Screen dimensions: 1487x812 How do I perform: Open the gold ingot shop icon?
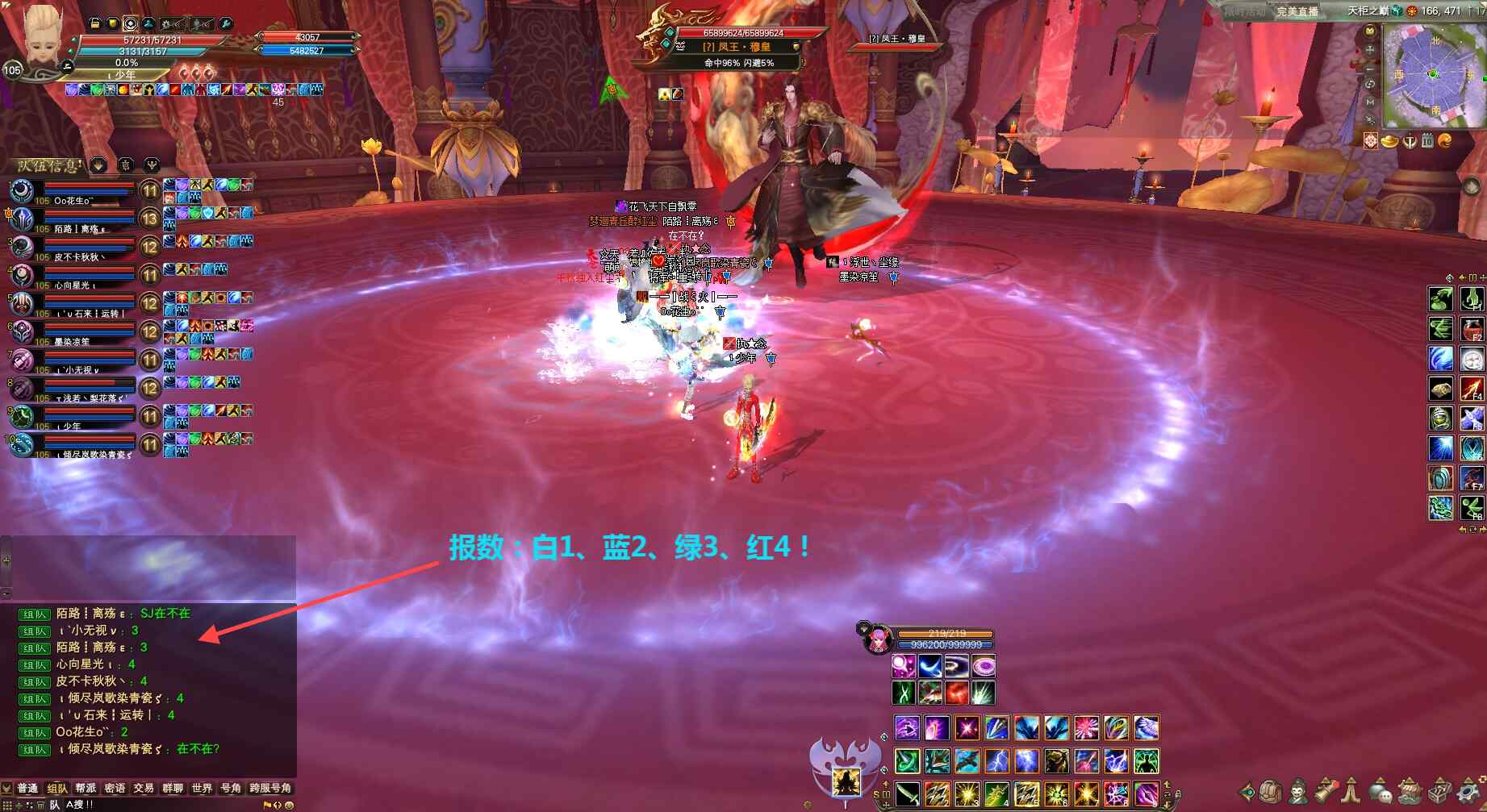(x=1389, y=141)
